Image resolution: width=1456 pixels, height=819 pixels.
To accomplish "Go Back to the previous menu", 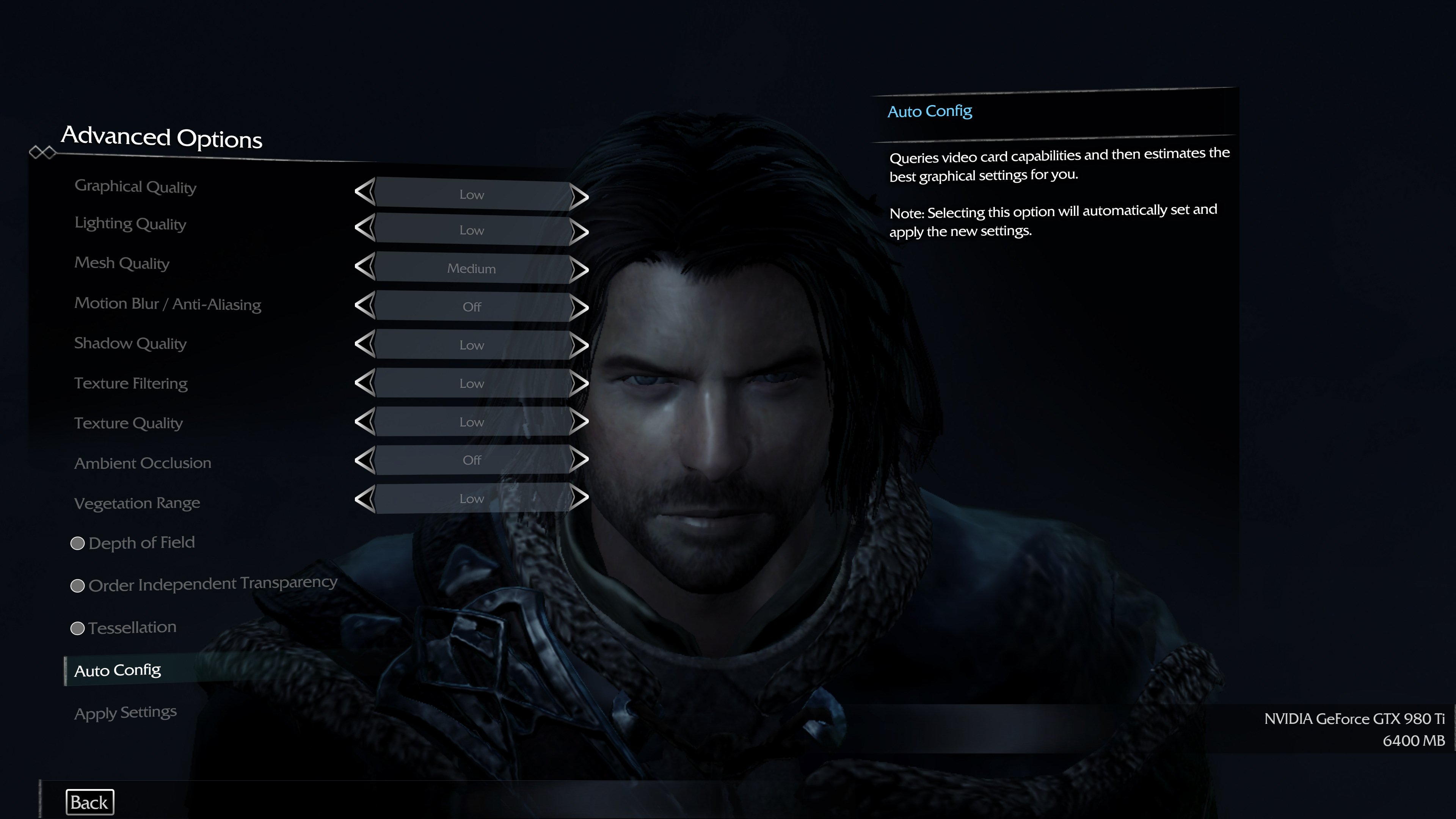I will [89, 802].
